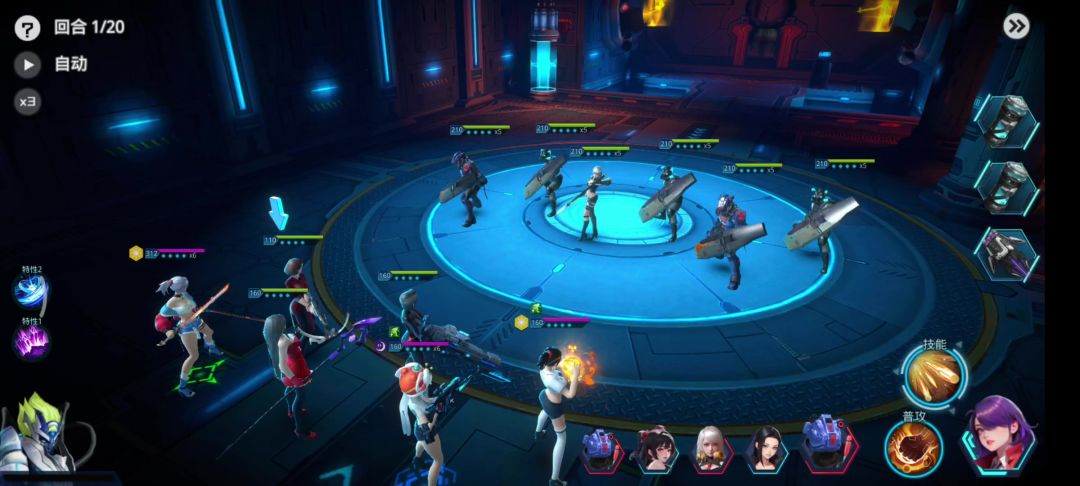
Task: Change the x3 battle speed
Action: (x=27, y=101)
